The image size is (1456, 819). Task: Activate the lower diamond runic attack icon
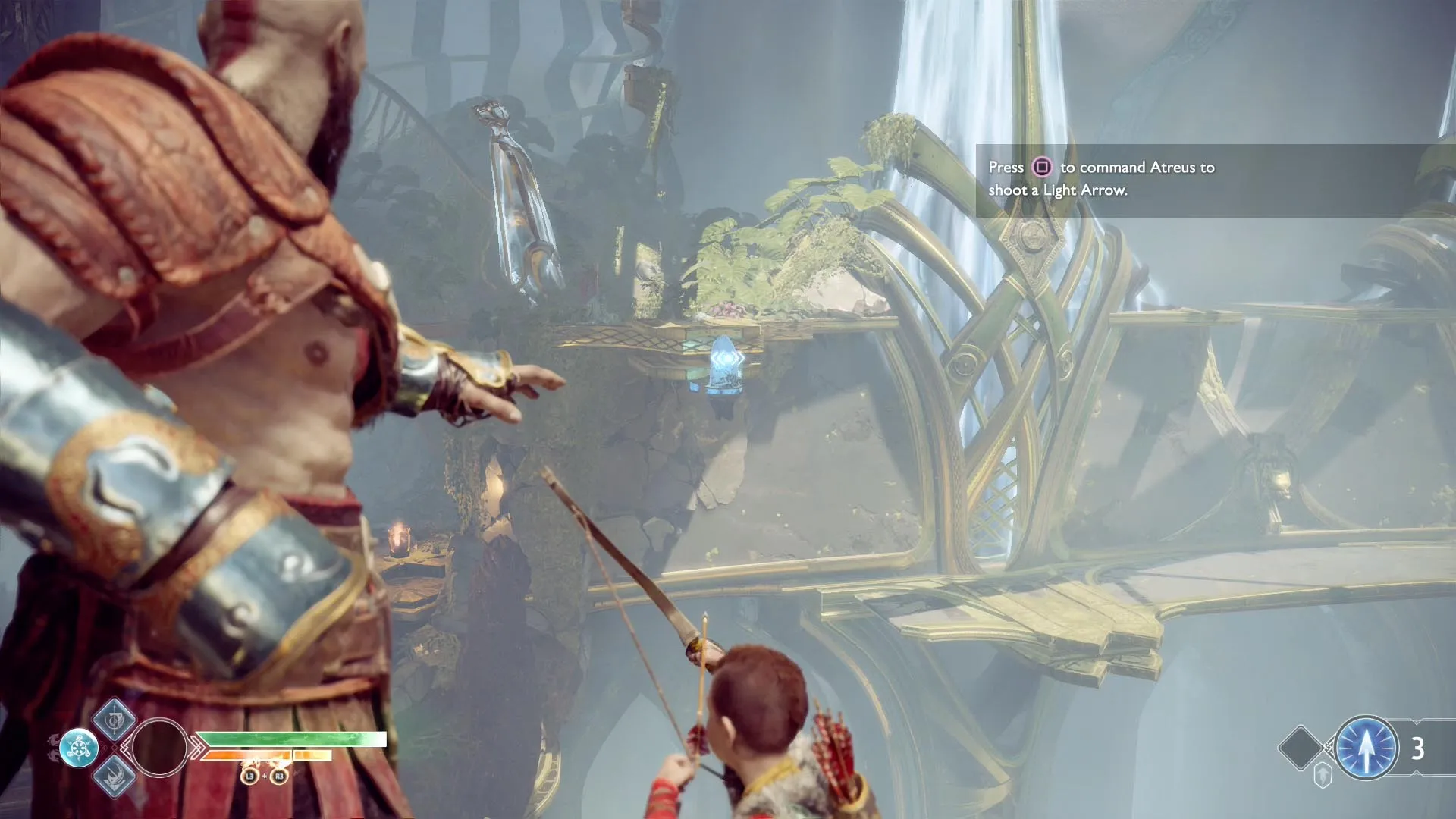click(115, 777)
